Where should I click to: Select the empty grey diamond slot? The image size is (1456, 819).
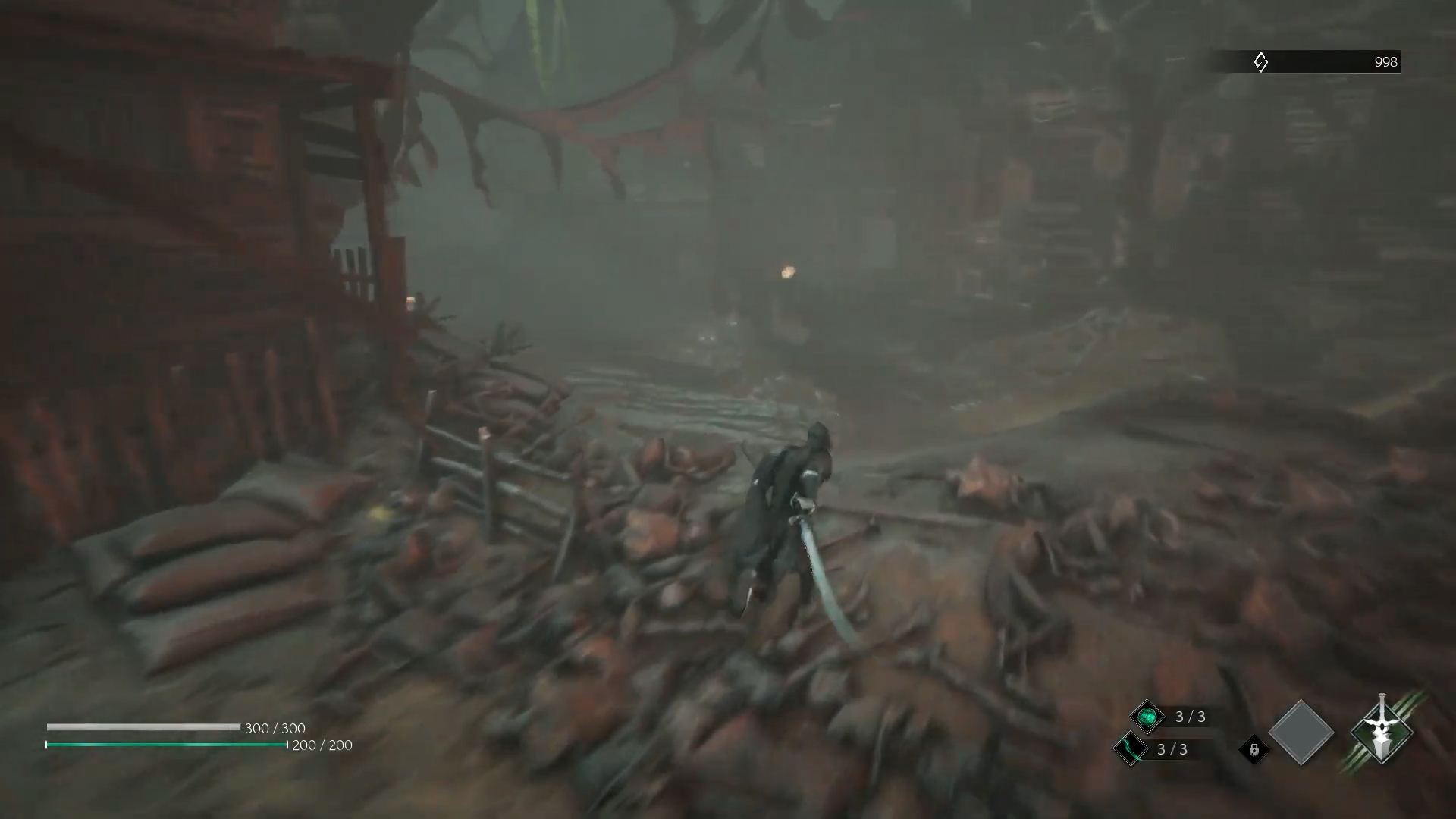(x=1301, y=733)
